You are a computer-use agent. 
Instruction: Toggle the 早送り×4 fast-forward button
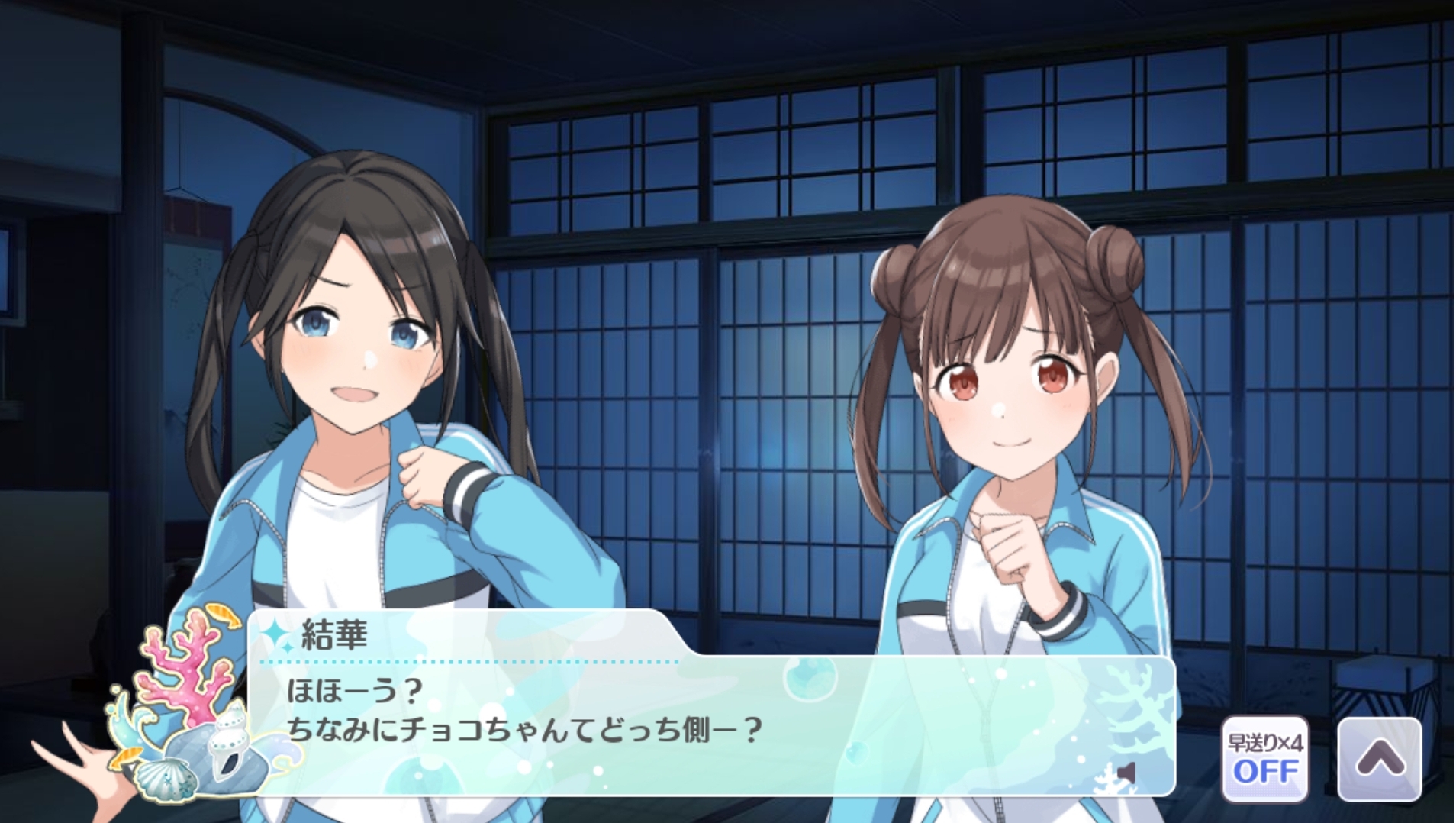point(1264,759)
